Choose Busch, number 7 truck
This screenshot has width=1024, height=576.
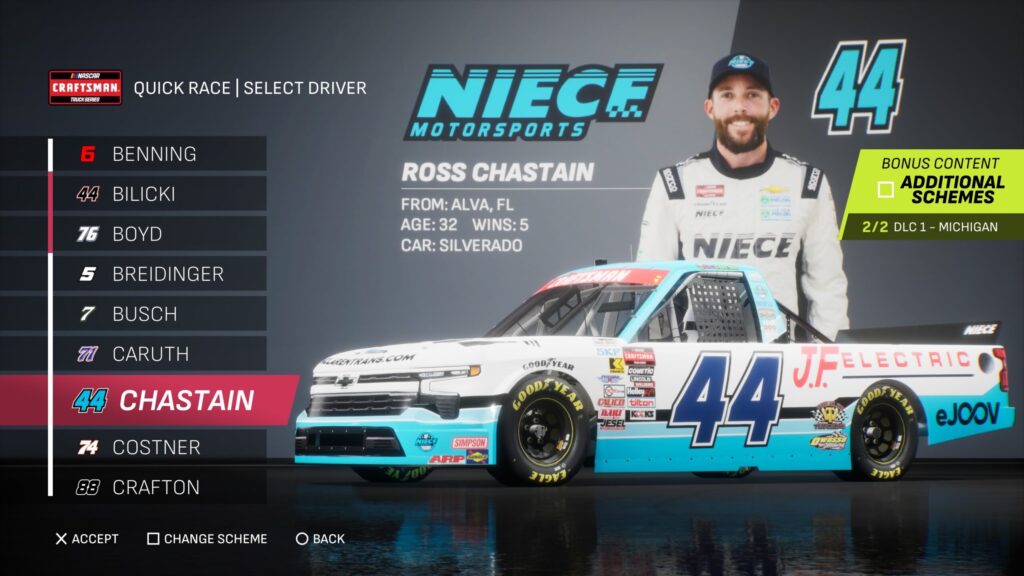[145, 313]
